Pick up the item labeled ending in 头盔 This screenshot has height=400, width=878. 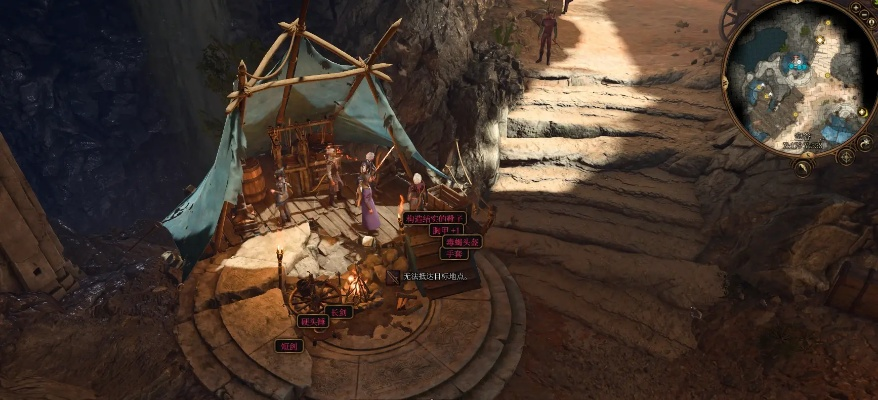click(x=463, y=241)
